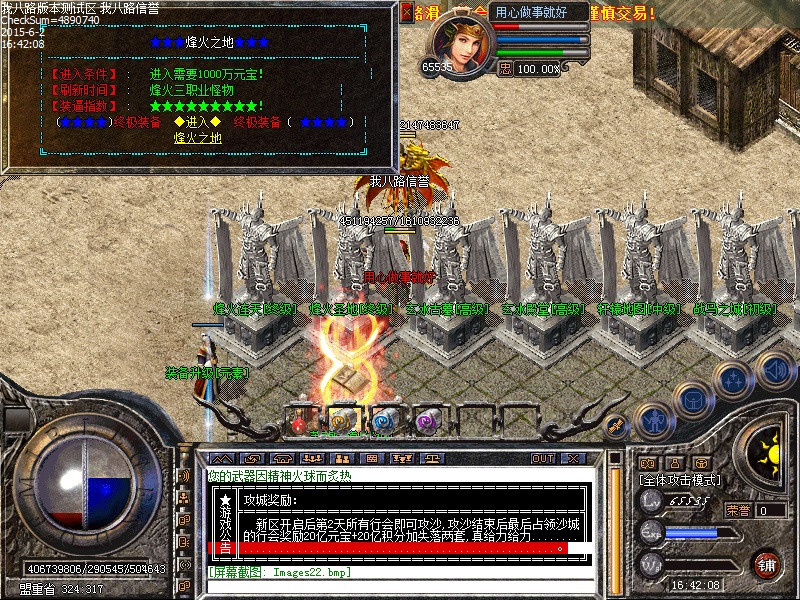Click the target's portrait

point(460,42)
